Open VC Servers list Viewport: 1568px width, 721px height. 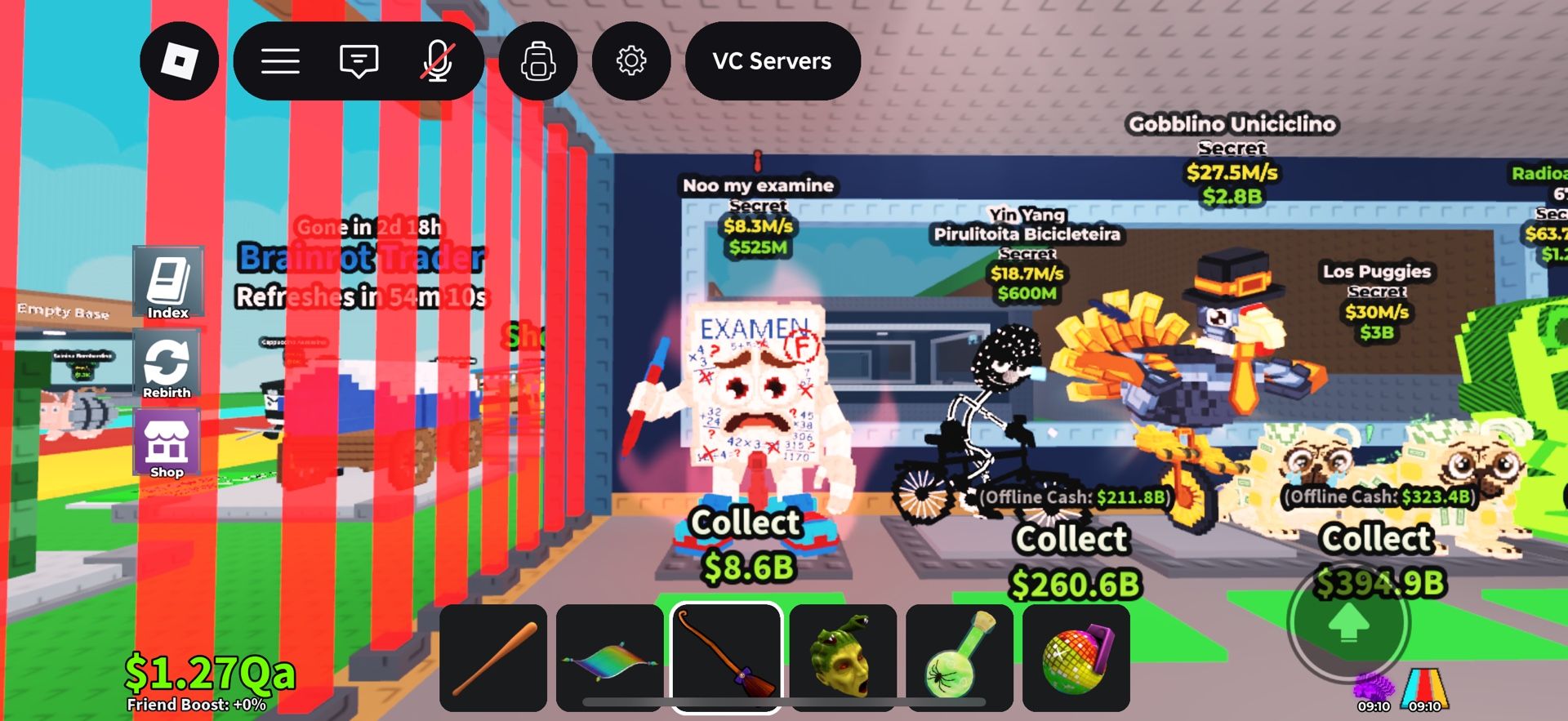coord(772,61)
